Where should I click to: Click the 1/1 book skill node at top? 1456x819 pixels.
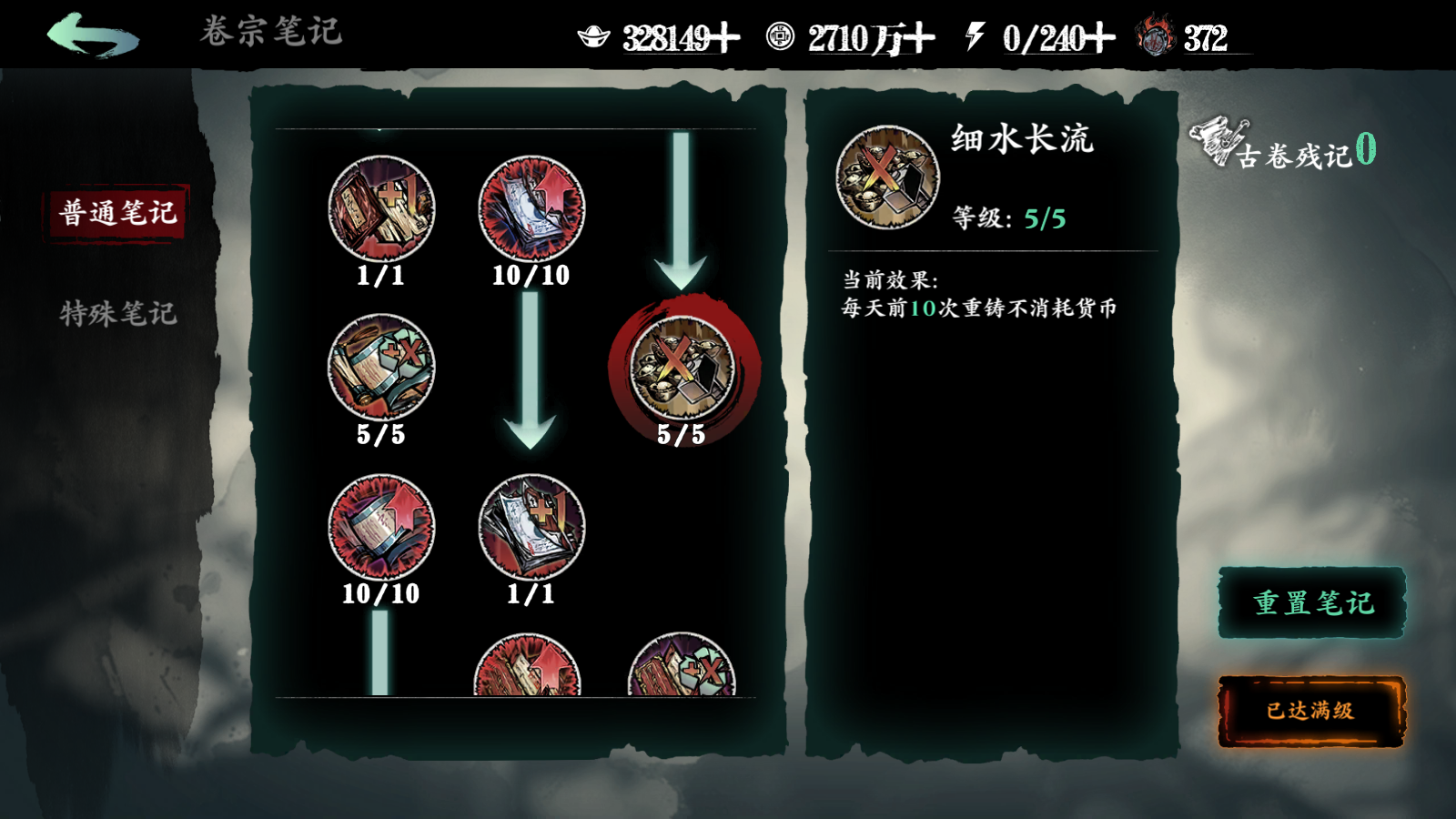tap(382, 209)
